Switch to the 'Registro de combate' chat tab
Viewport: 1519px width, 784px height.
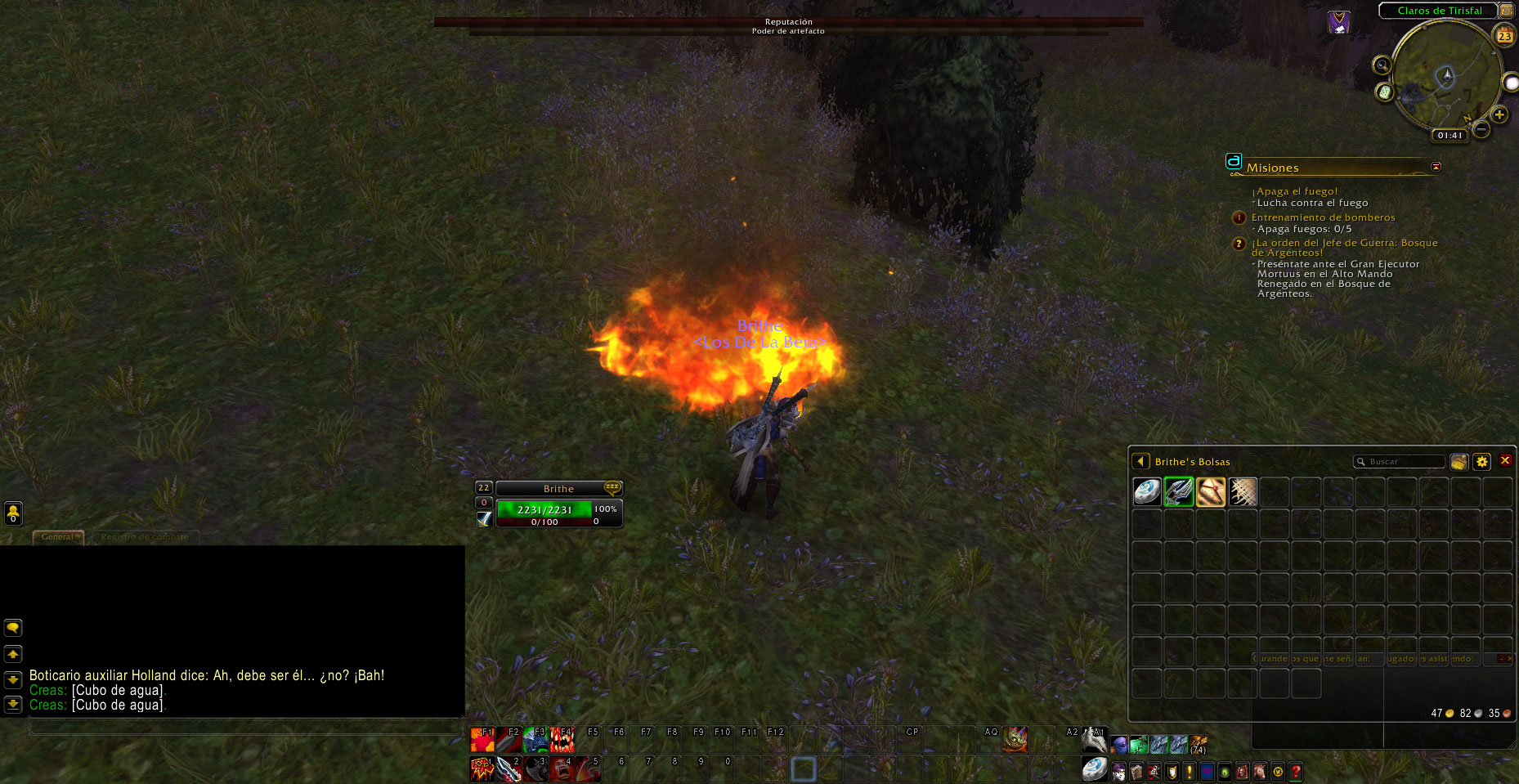145,537
